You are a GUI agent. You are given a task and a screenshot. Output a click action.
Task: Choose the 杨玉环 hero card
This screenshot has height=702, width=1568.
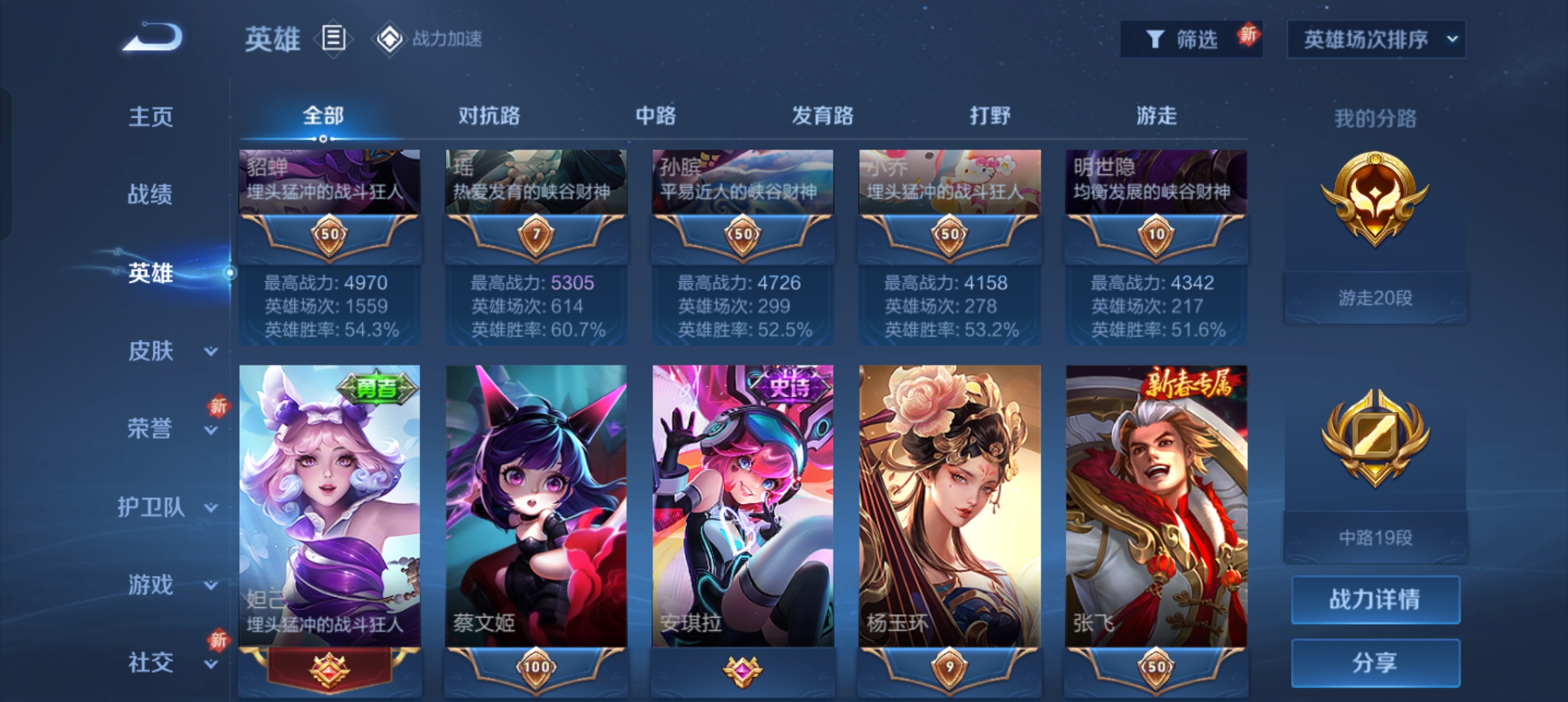tap(949, 507)
